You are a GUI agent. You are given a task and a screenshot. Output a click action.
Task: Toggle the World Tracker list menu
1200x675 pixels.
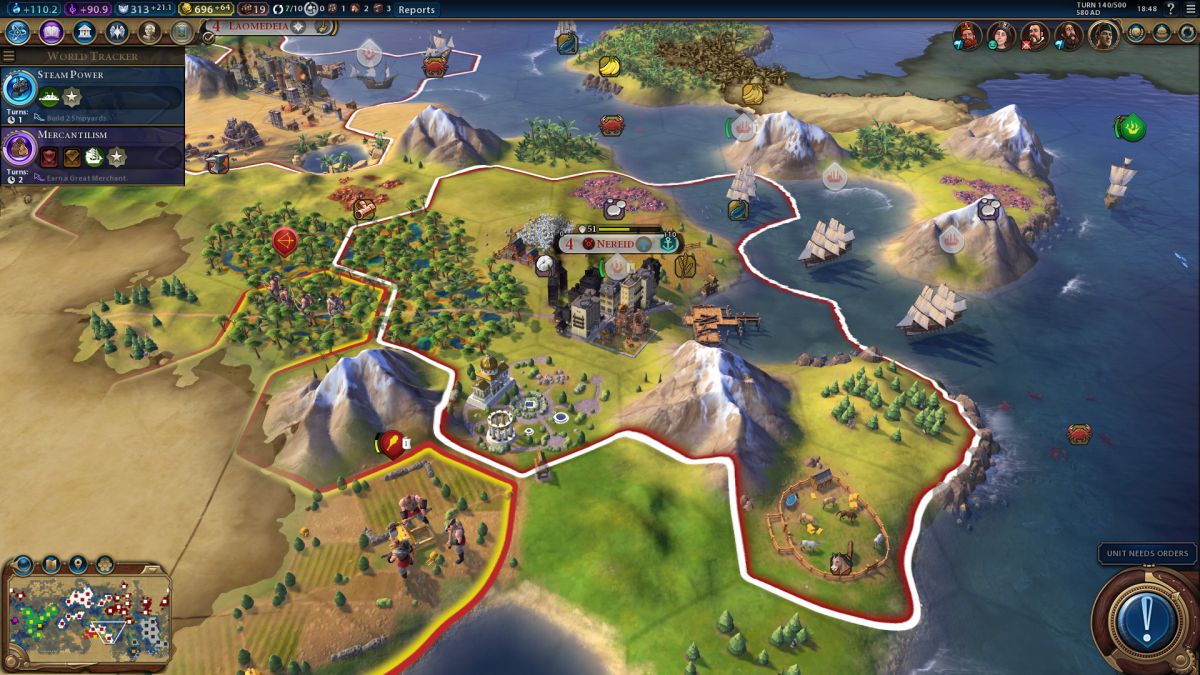pyautogui.click(x=9, y=56)
